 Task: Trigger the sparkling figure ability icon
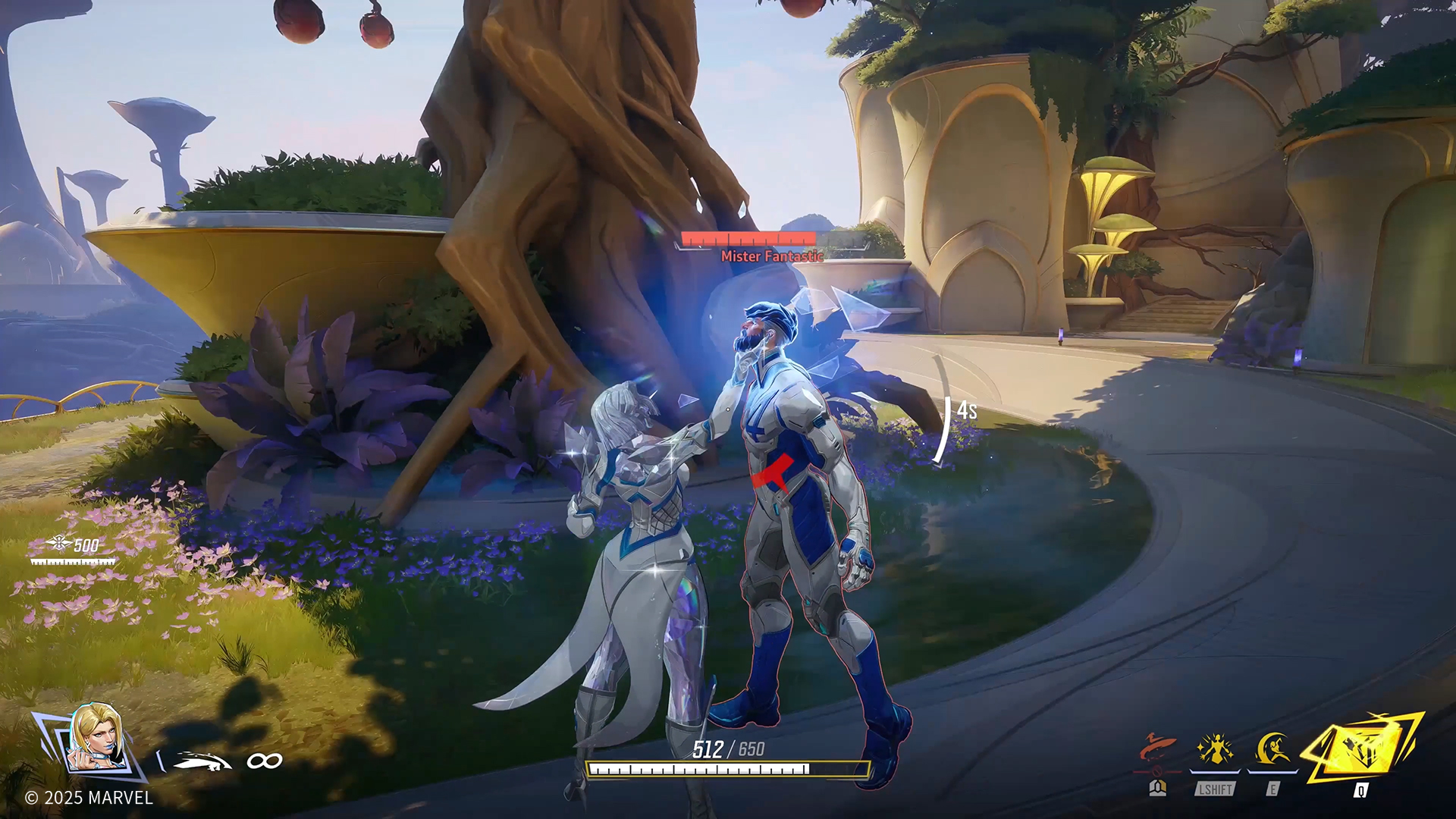tap(1215, 750)
